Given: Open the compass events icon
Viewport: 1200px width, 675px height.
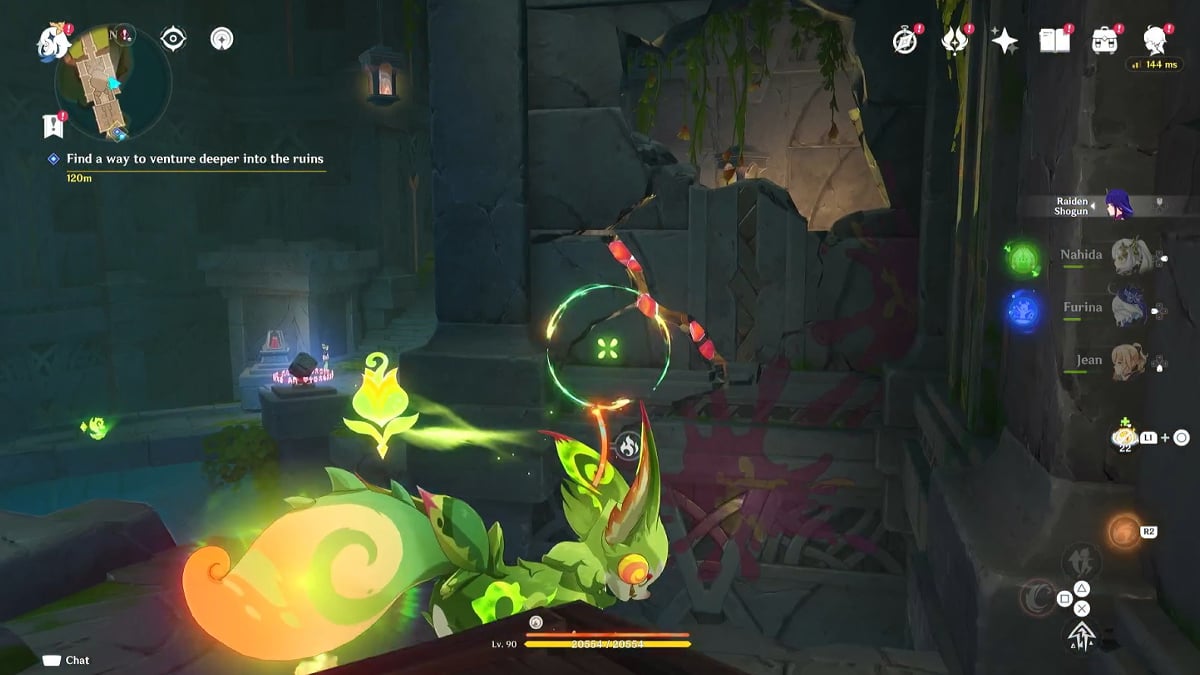Looking at the screenshot, I should [x=905, y=41].
